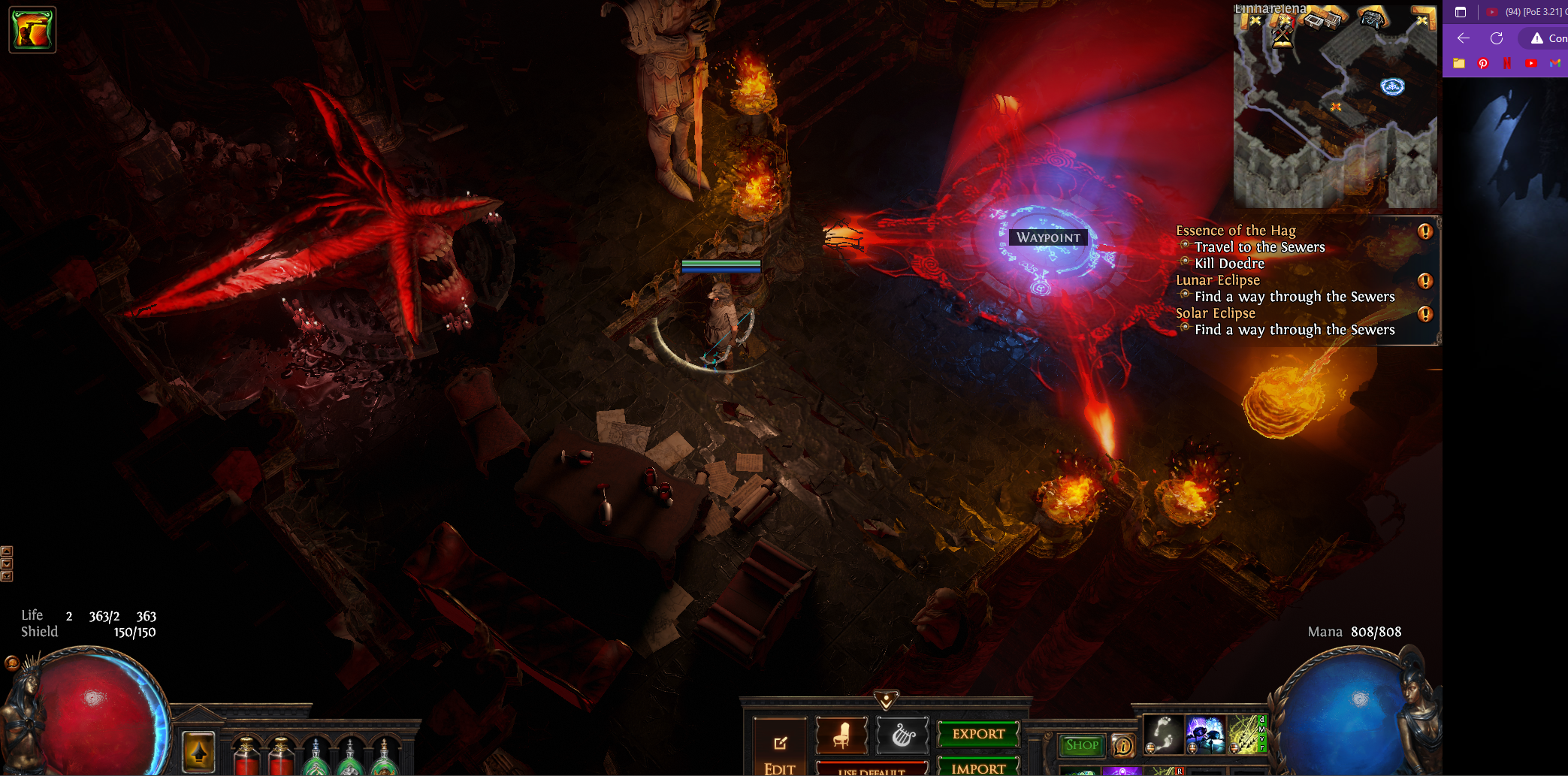The image size is (1568, 776).
Task: Click the buff icon in top-left corner
Action: [32, 30]
